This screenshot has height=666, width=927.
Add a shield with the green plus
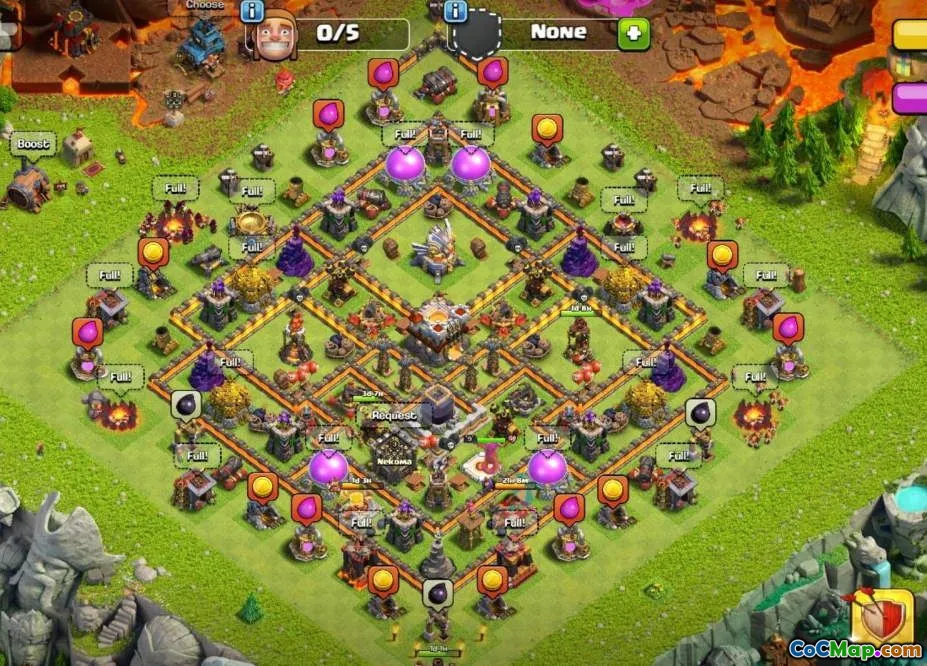coord(632,34)
